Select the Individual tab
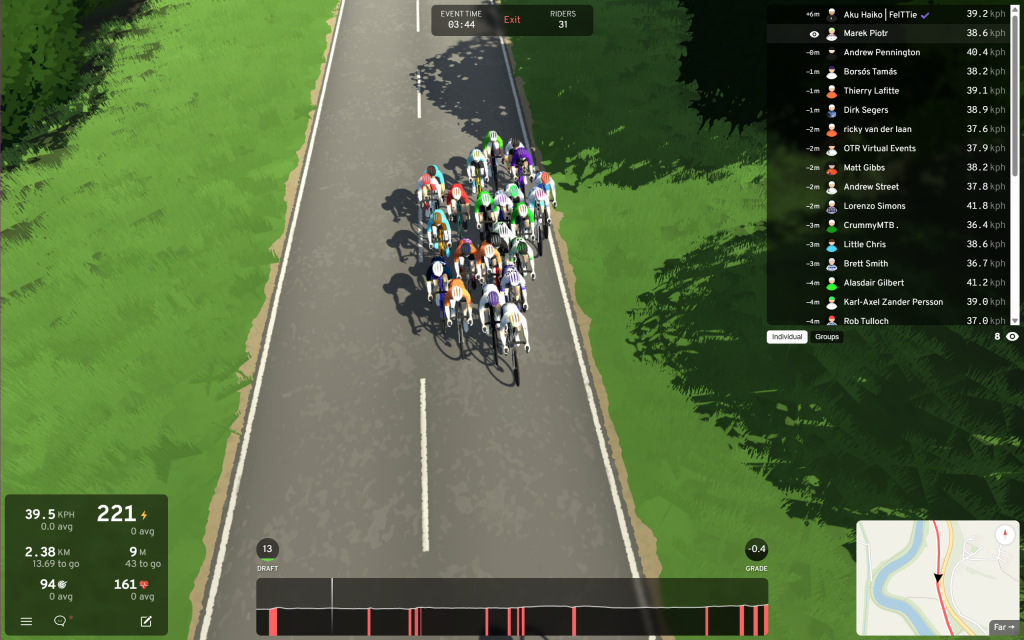1024x640 pixels. (787, 337)
